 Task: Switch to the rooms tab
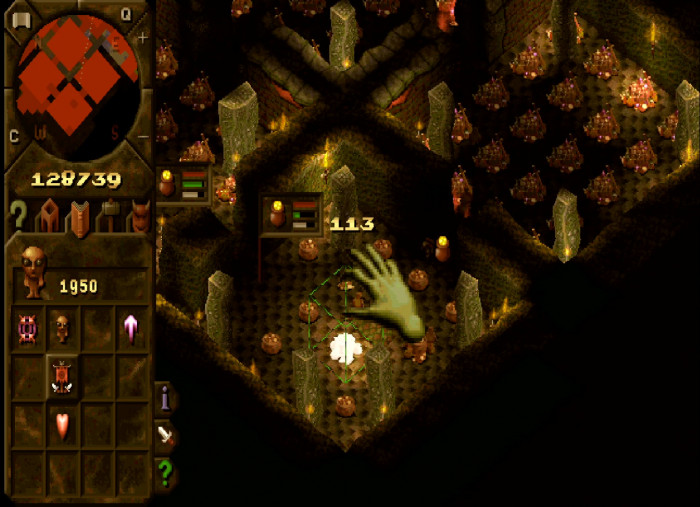pos(48,215)
